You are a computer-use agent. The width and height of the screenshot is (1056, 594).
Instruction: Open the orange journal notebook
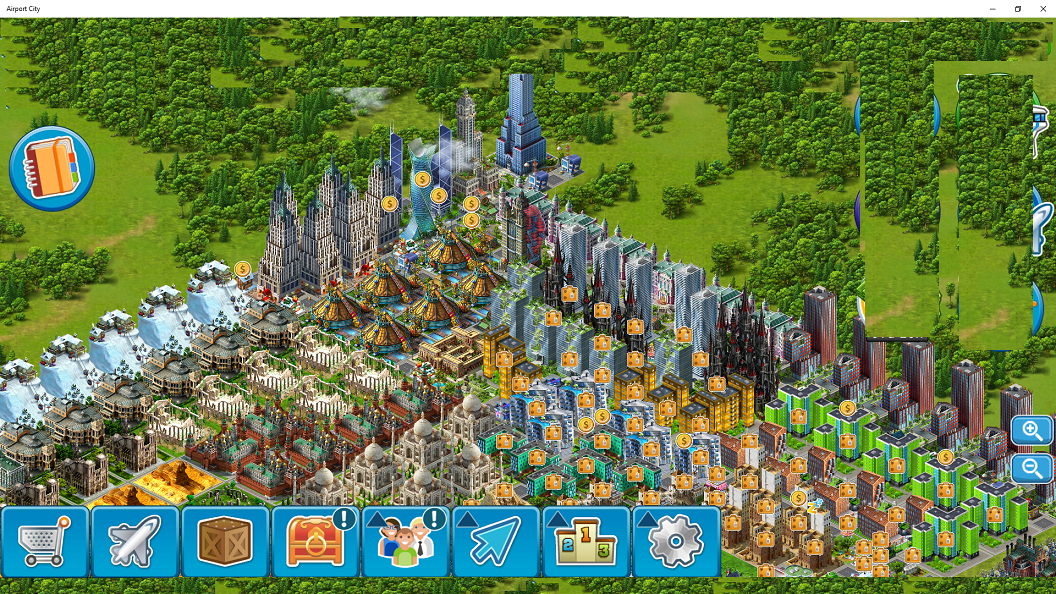coord(52,169)
